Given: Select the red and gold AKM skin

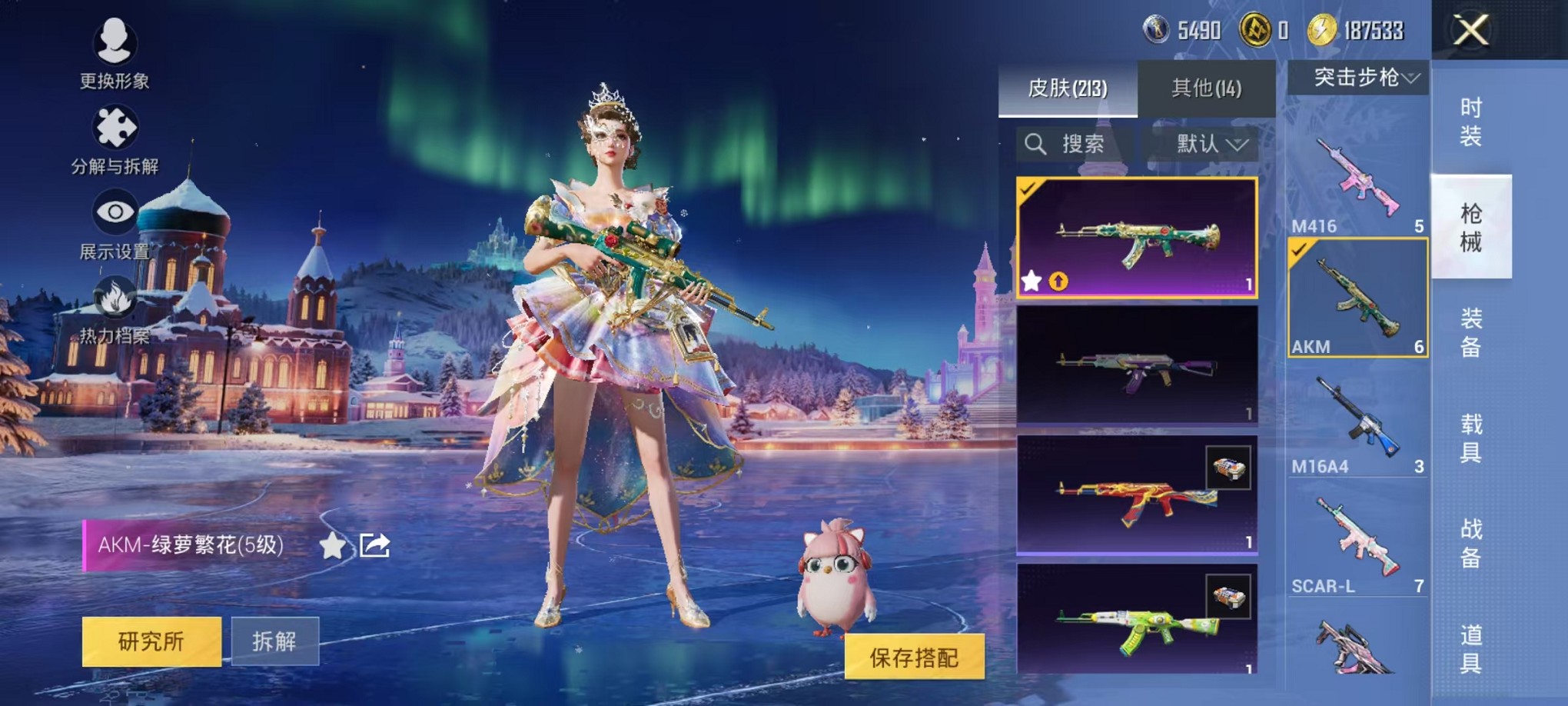Looking at the screenshot, I should 1137,495.
